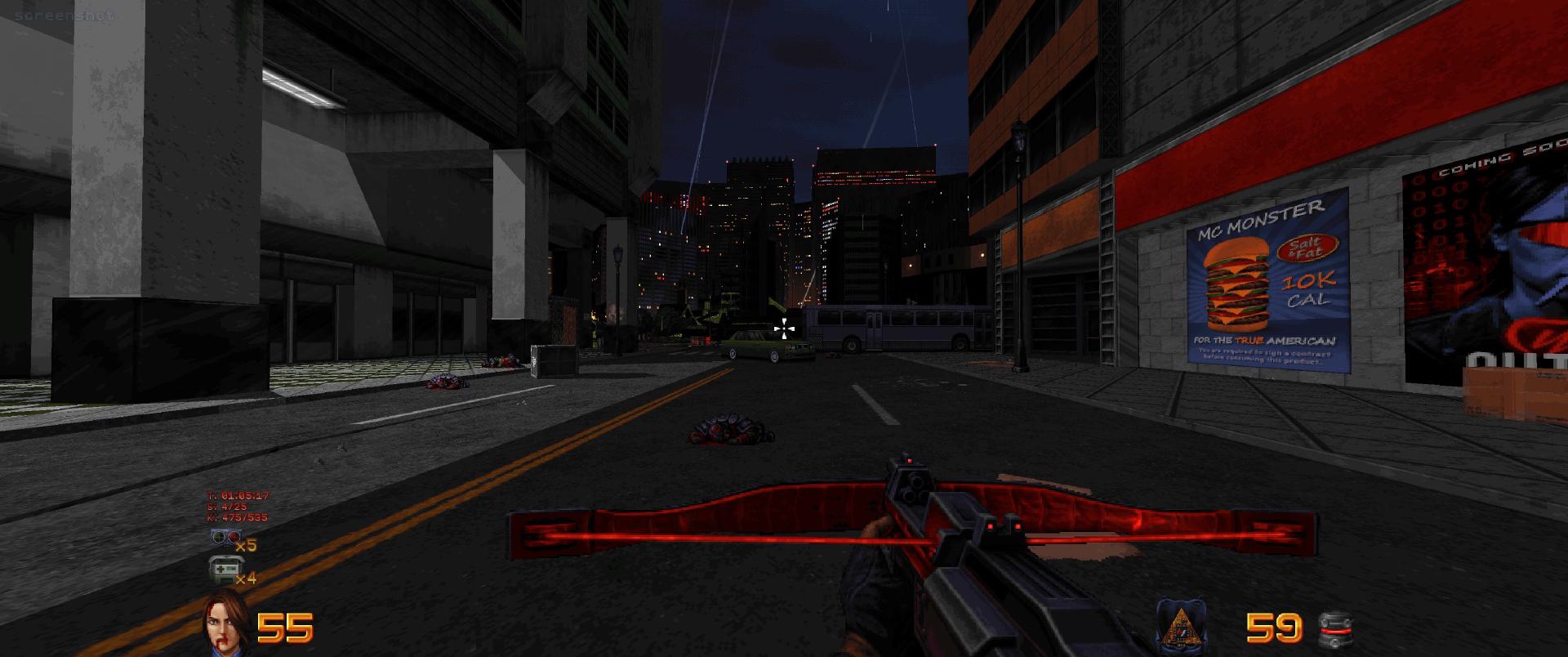This screenshot has height=657, width=1568.
Task: Click the bloodied heroine face portrait
Action: 224,625
